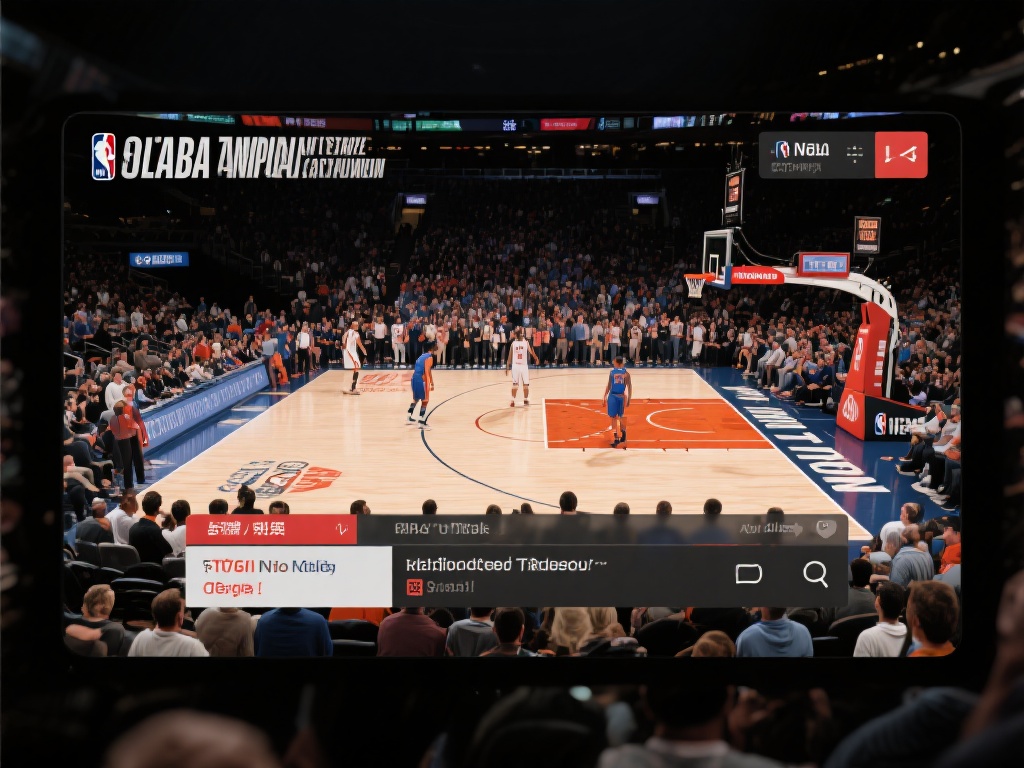Open the chat bubble icon

click(748, 574)
